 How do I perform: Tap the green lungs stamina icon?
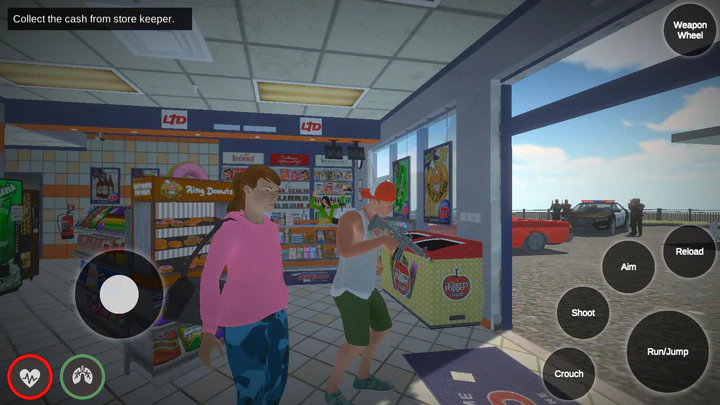pos(82,377)
